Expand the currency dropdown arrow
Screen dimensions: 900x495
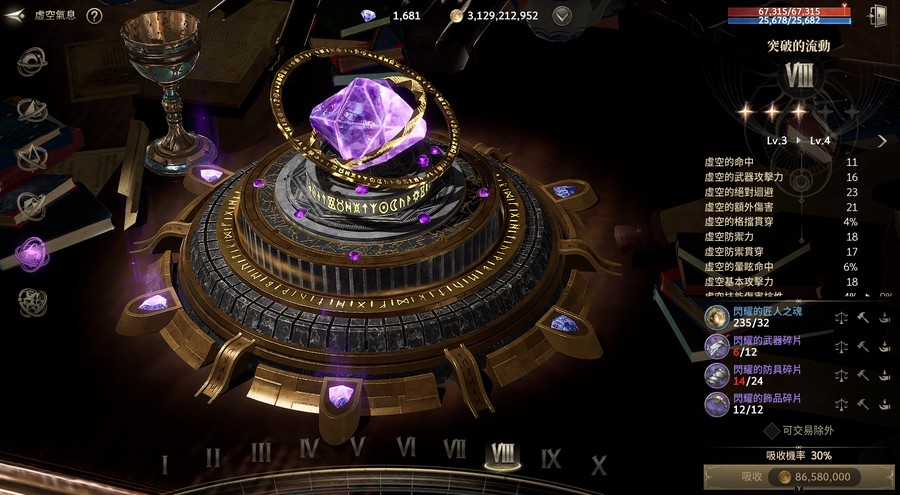coord(563,16)
